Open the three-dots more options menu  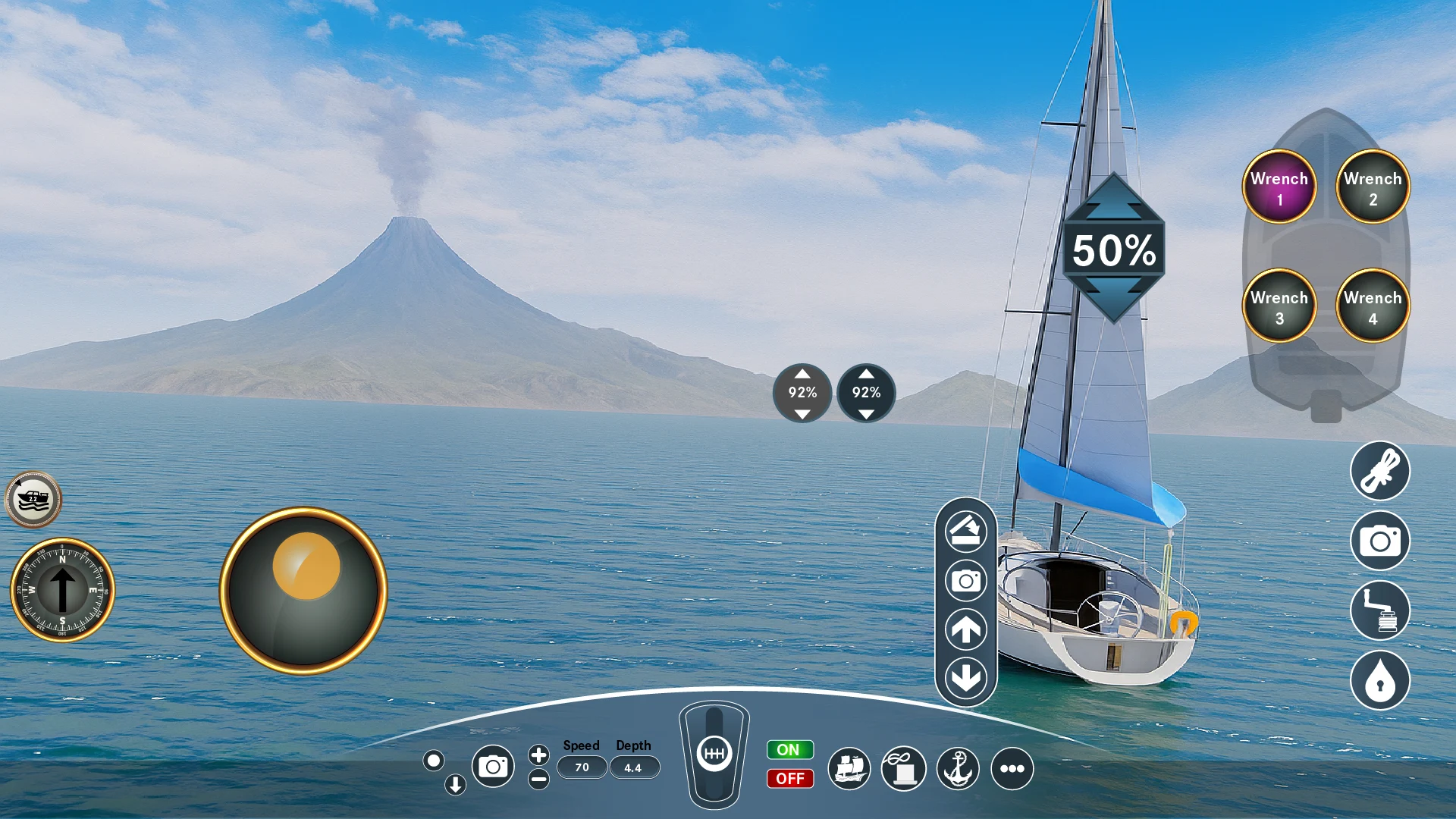click(1012, 768)
